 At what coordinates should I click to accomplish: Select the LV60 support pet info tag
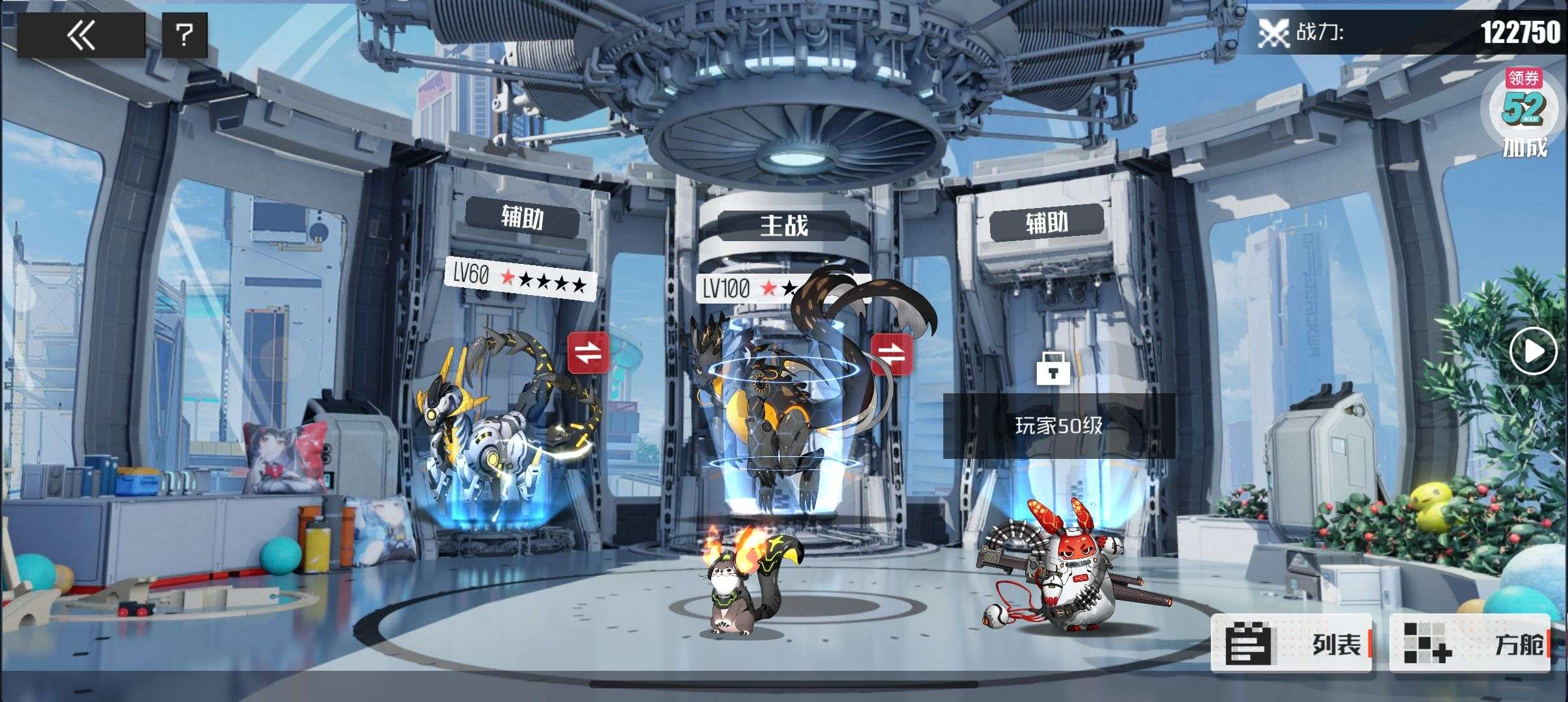[520, 279]
